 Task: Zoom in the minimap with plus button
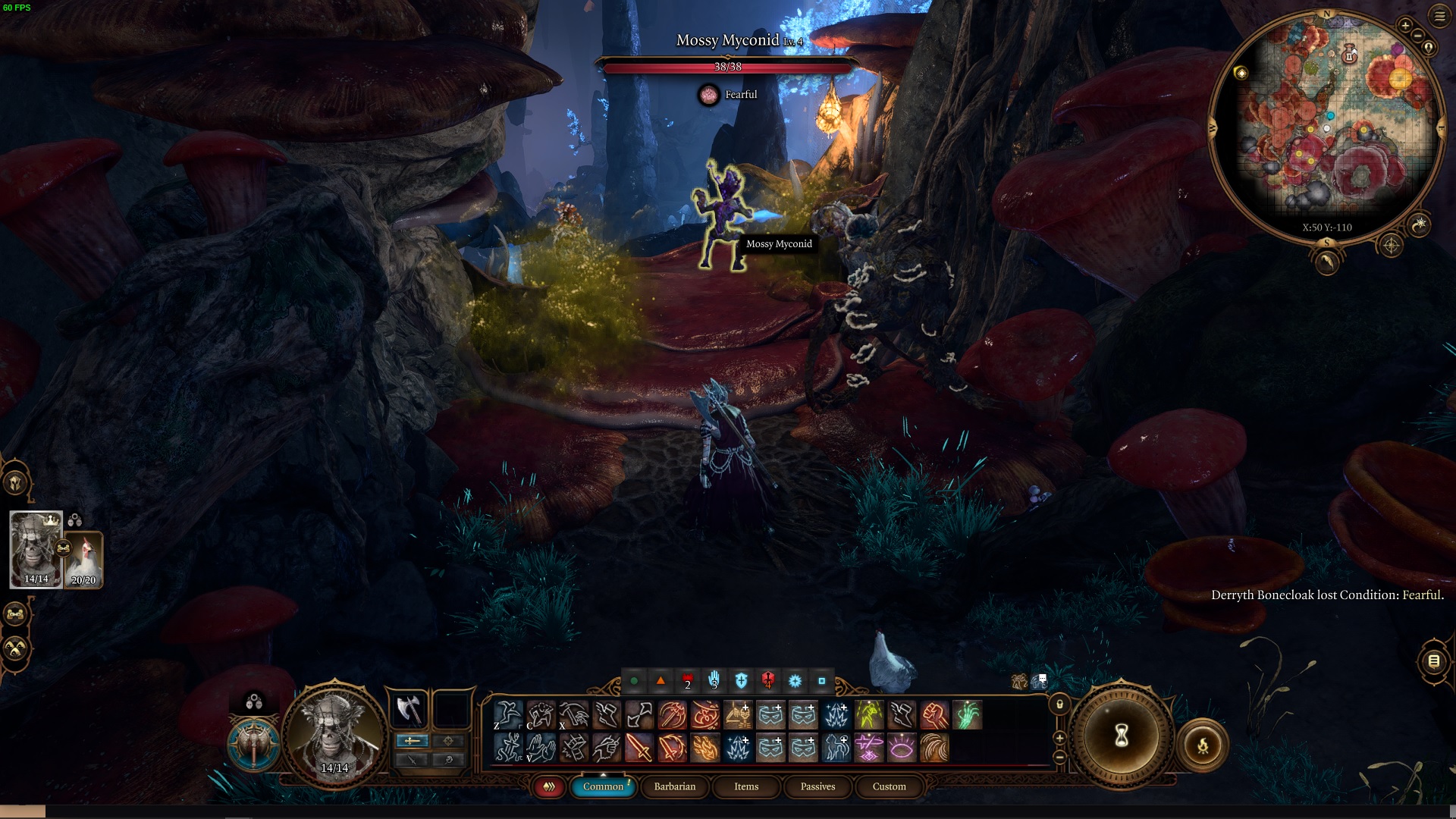pyautogui.click(x=1404, y=26)
